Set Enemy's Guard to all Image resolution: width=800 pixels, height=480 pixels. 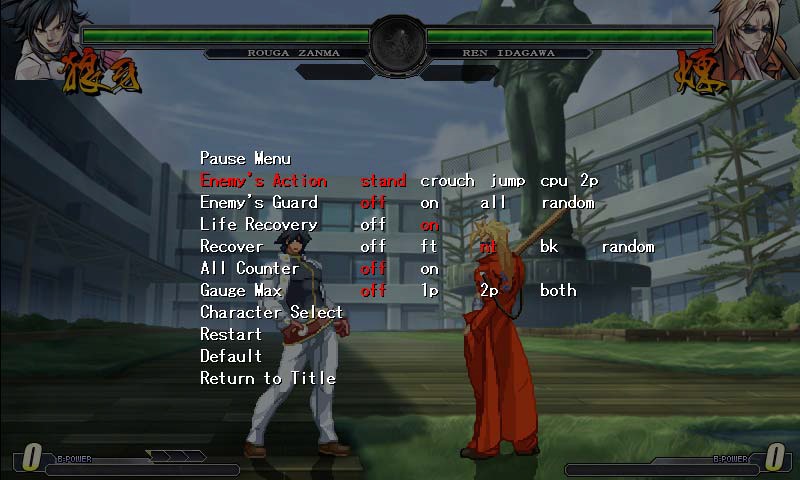494,203
